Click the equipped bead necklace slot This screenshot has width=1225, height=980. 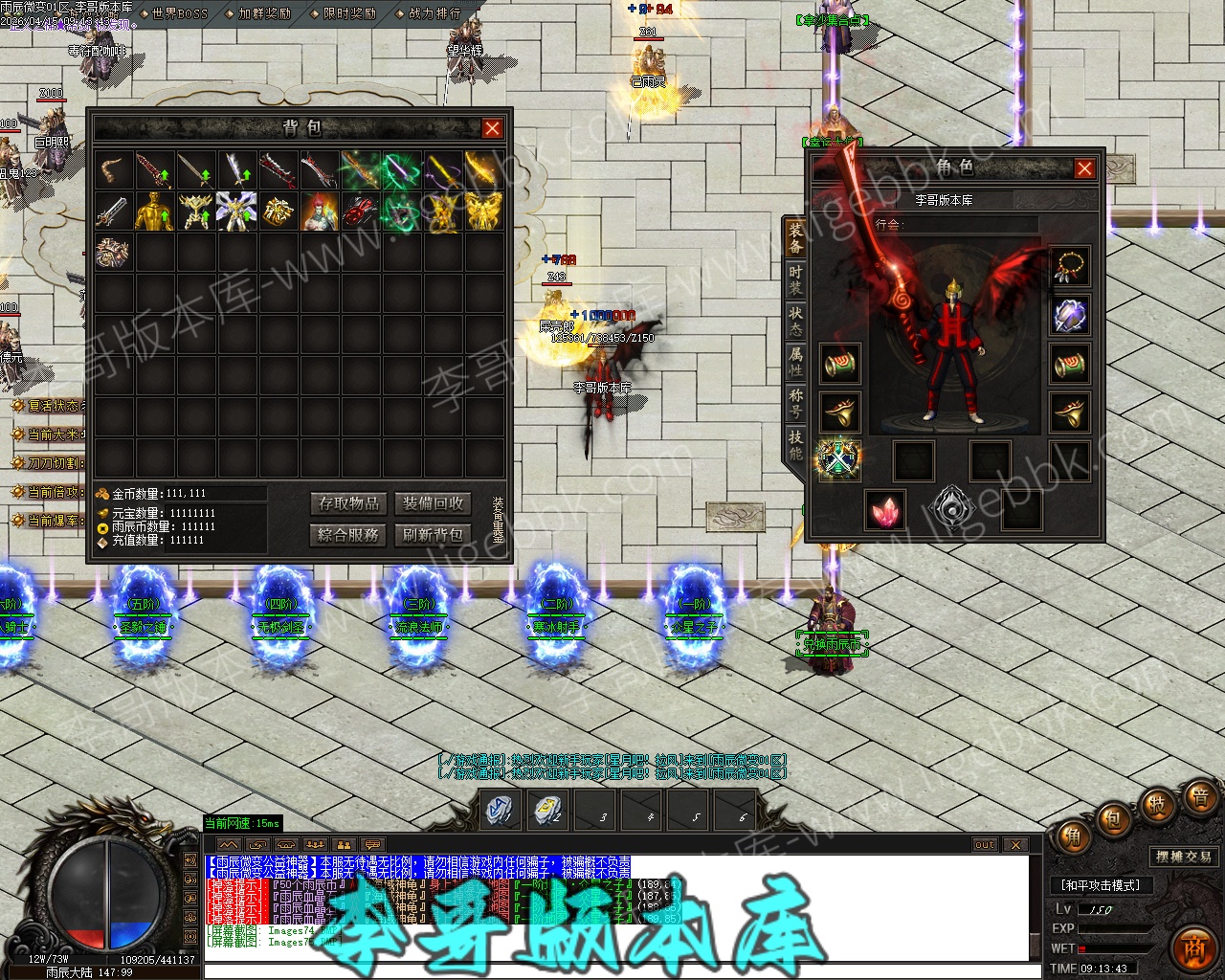pyautogui.click(x=1070, y=267)
